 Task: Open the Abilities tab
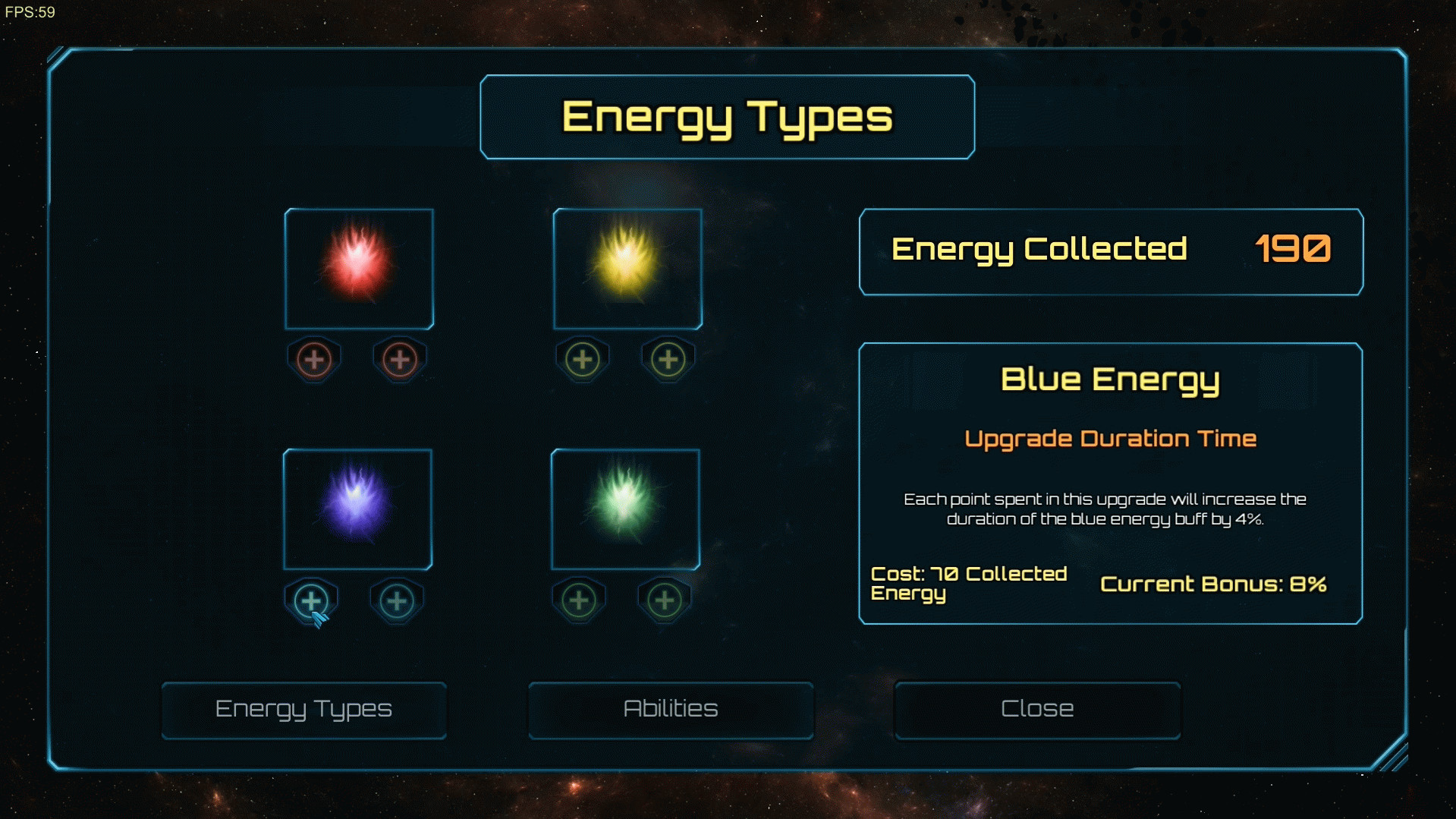pyautogui.click(x=671, y=709)
